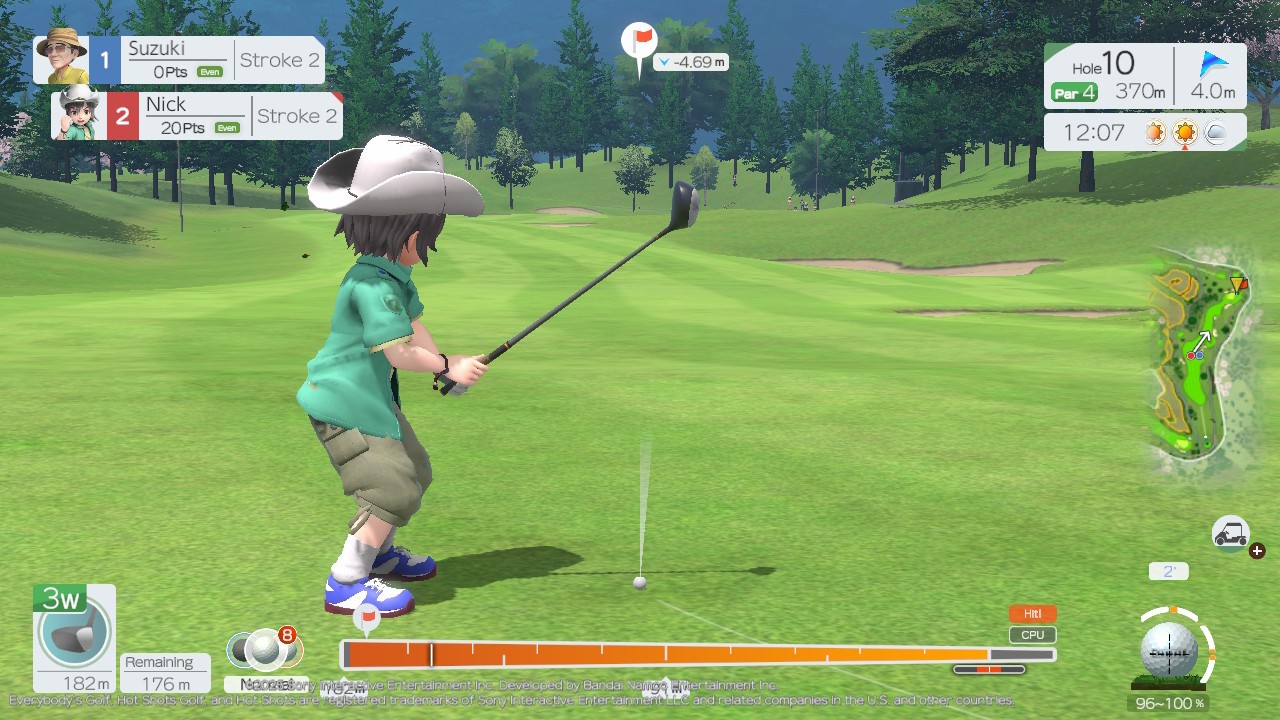Viewport: 1280px width, 720px height.
Task: Click the course minimap
Action: click(x=1199, y=355)
